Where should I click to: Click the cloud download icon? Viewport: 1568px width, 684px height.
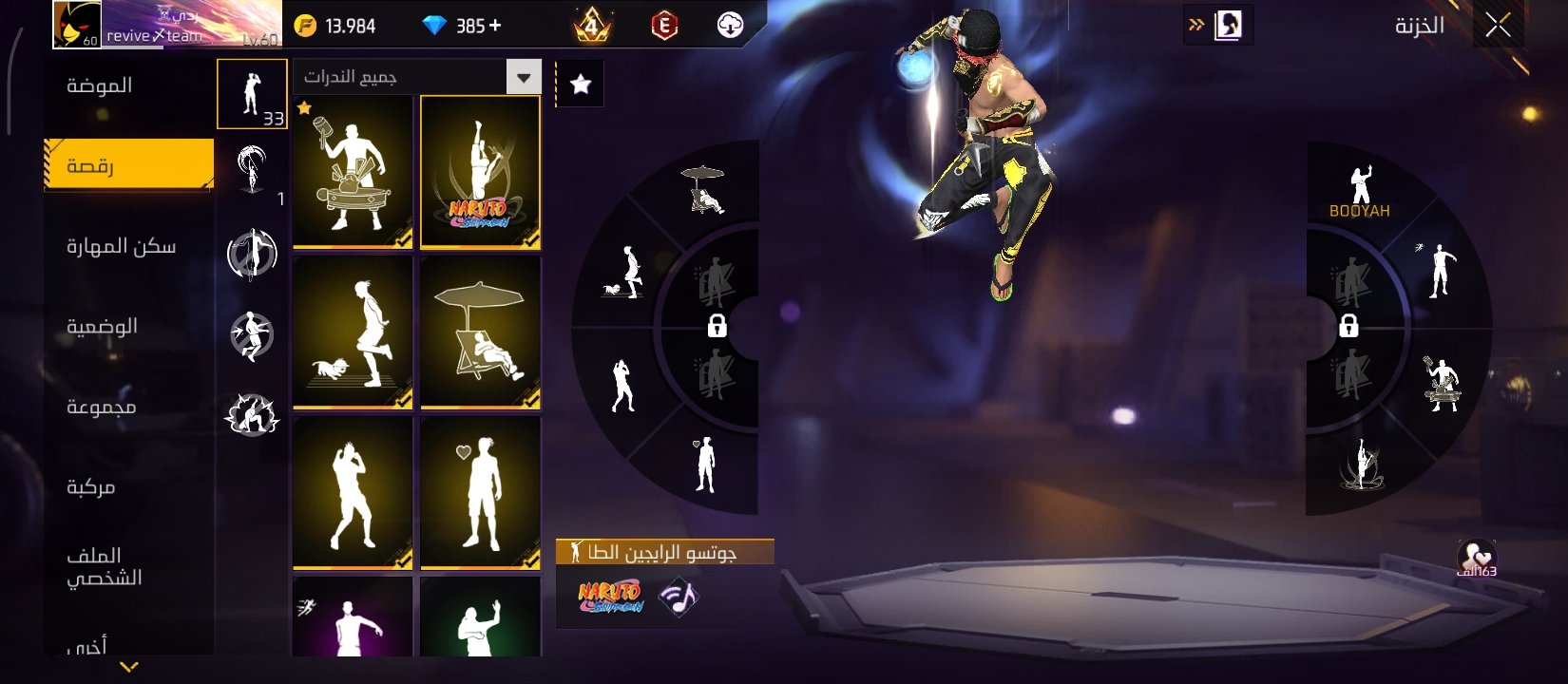pyautogui.click(x=730, y=26)
